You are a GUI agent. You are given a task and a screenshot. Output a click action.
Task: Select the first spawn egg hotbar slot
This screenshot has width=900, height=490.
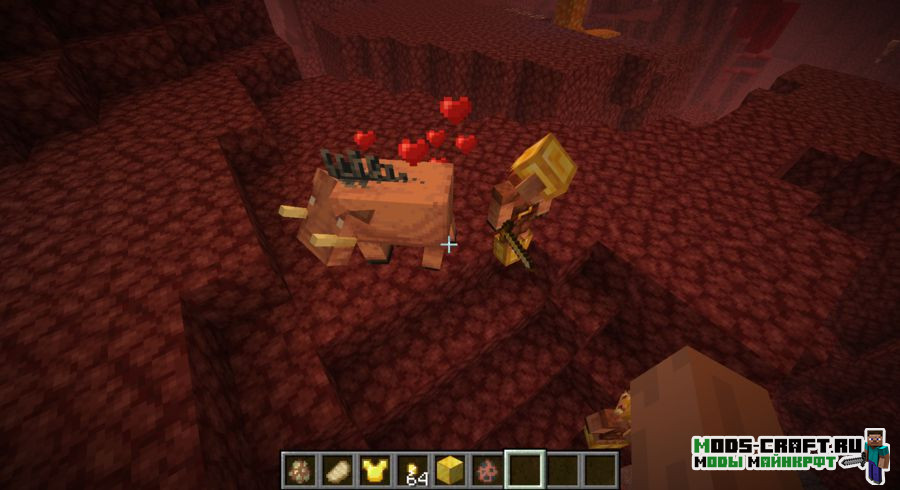click(x=299, y=468)
